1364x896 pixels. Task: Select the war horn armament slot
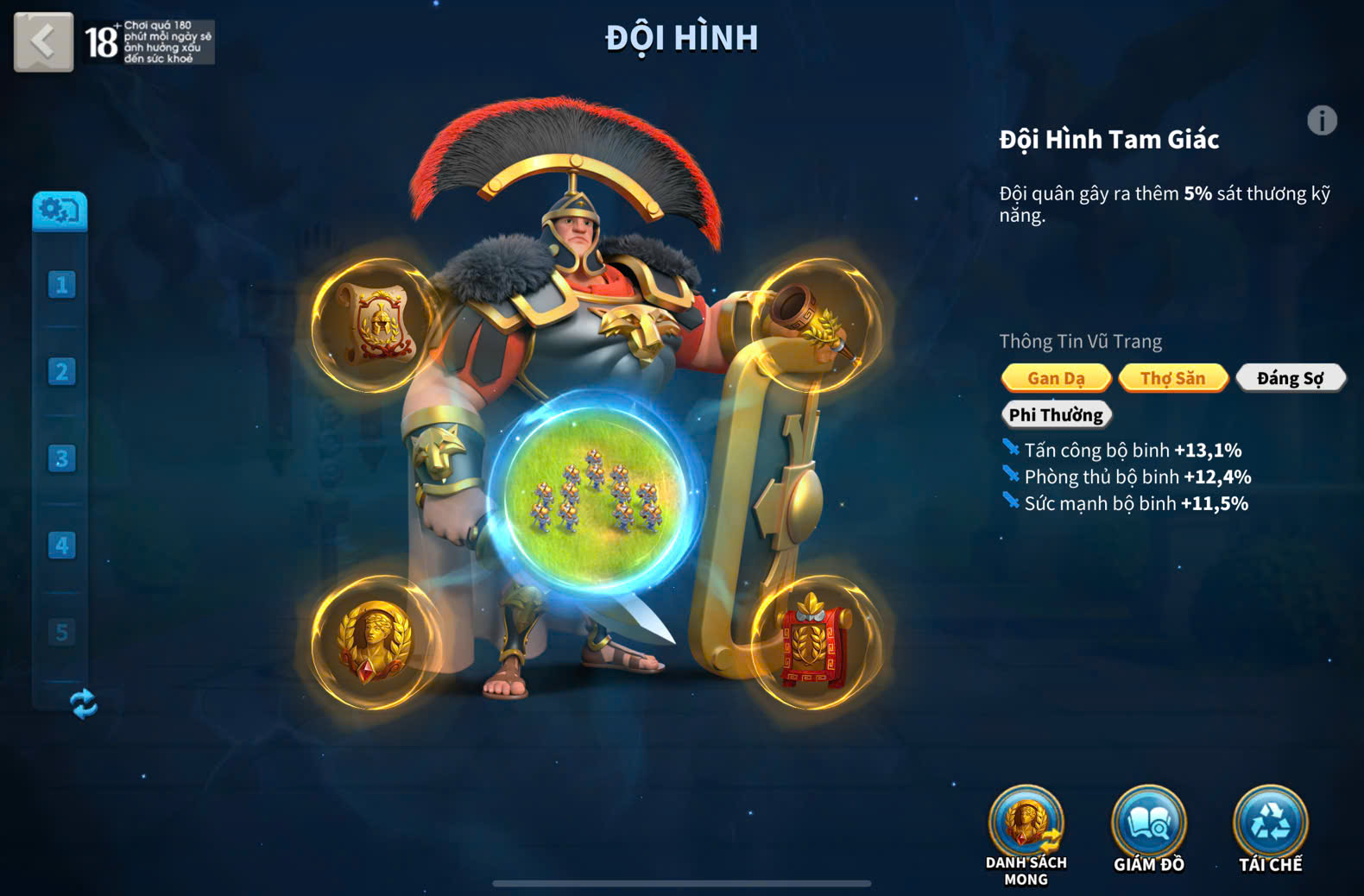815,325
